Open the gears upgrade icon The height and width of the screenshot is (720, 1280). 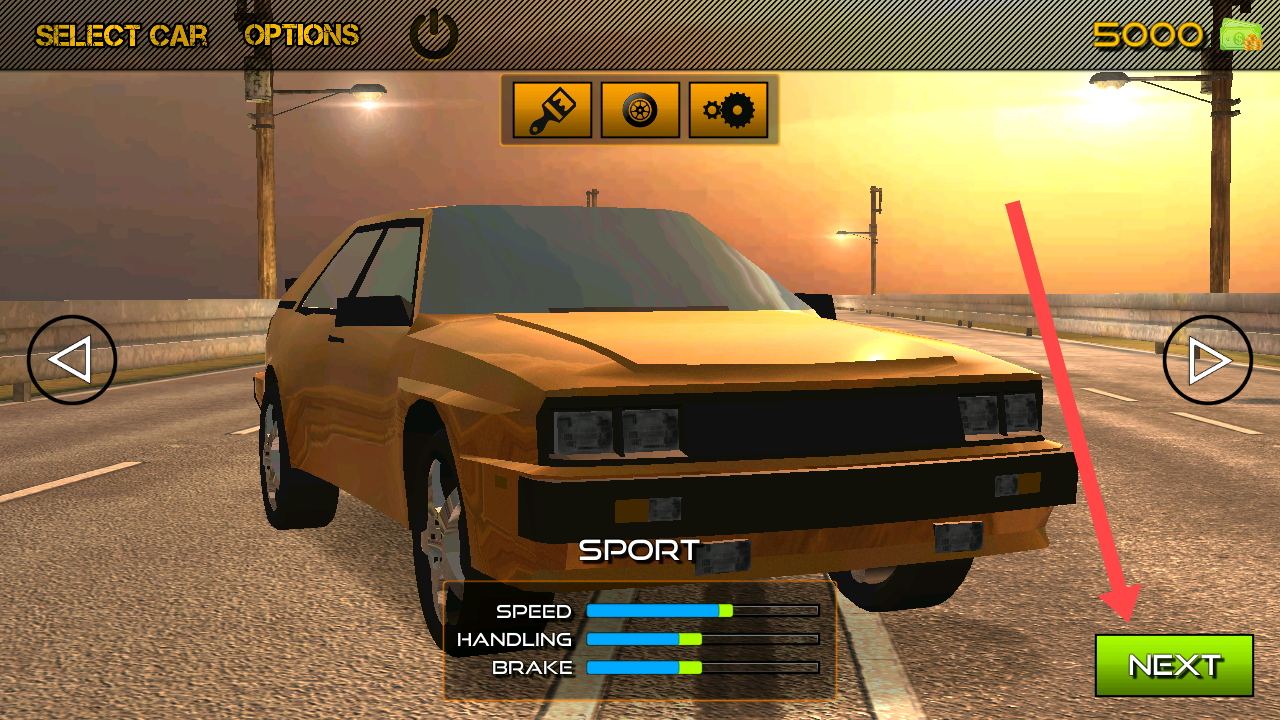coord(728,110)
